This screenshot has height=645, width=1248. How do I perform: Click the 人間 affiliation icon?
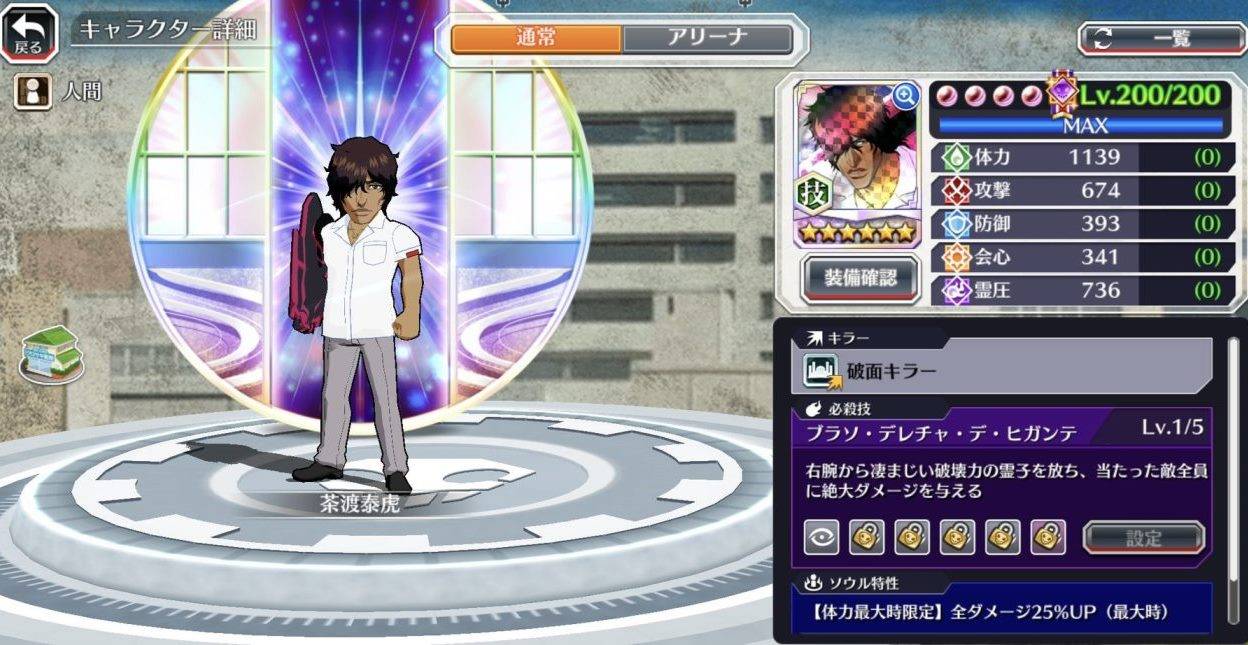point(32,92)
